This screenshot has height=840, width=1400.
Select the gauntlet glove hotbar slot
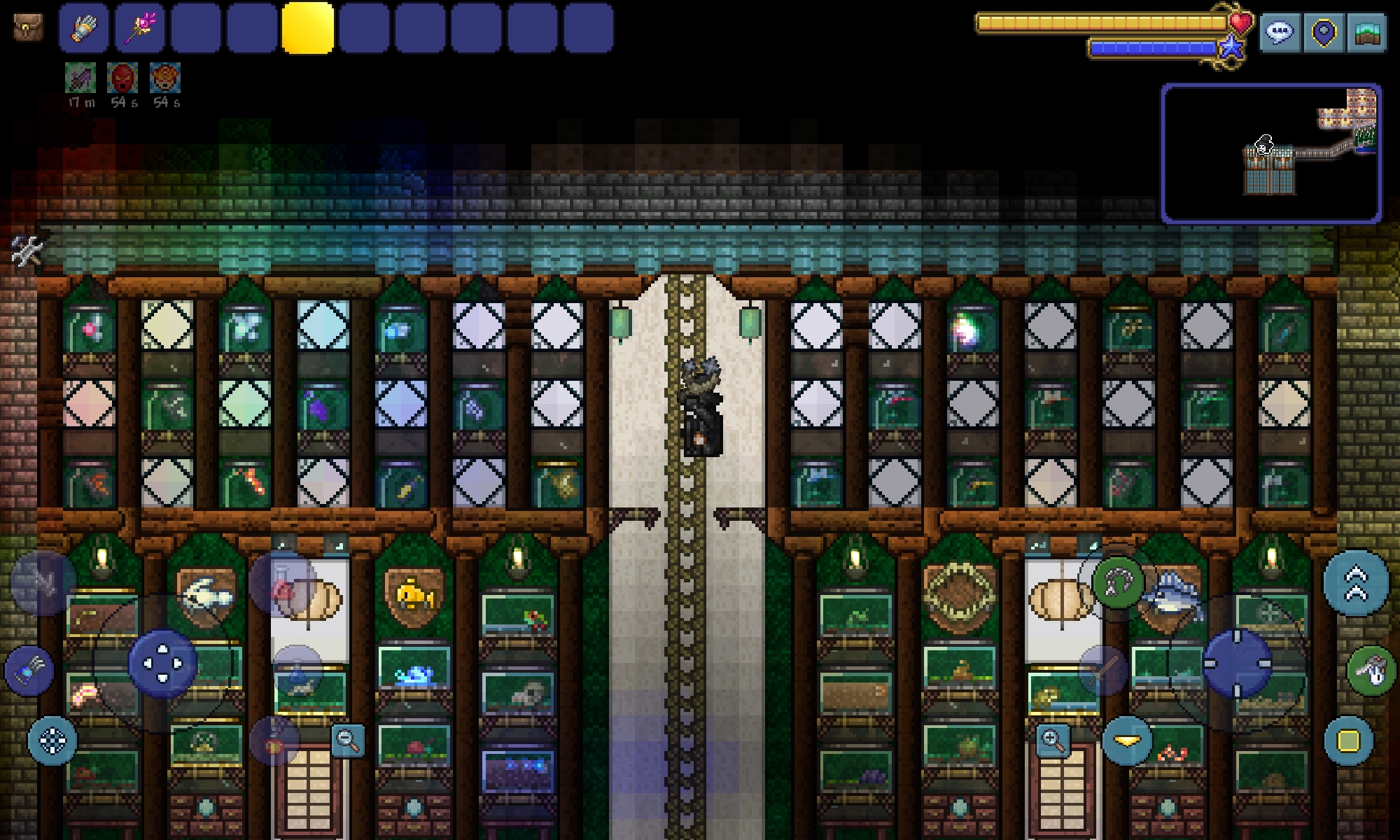(x=84, y=28)
